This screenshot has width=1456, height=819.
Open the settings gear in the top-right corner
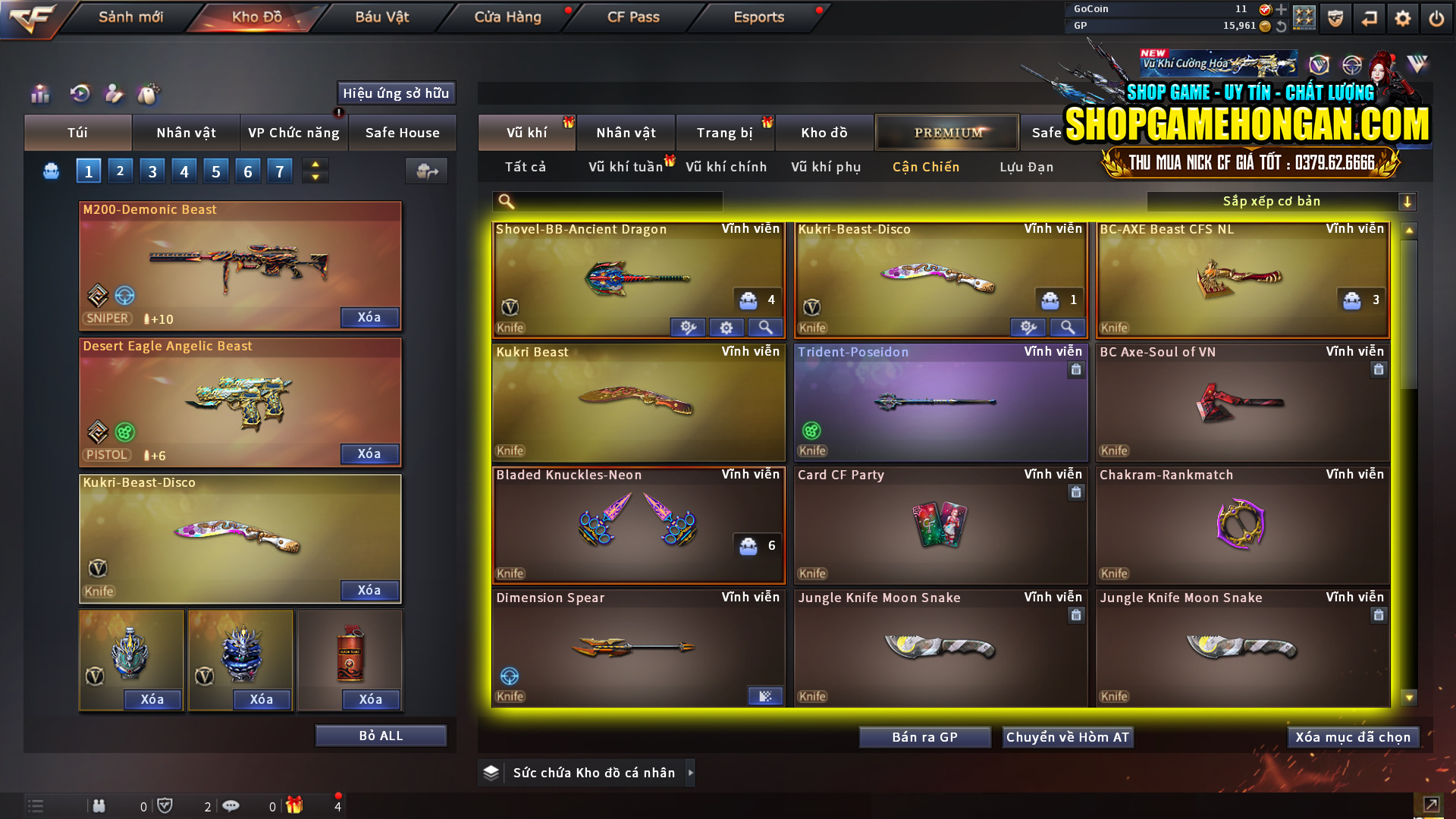tap(1402, 17)
